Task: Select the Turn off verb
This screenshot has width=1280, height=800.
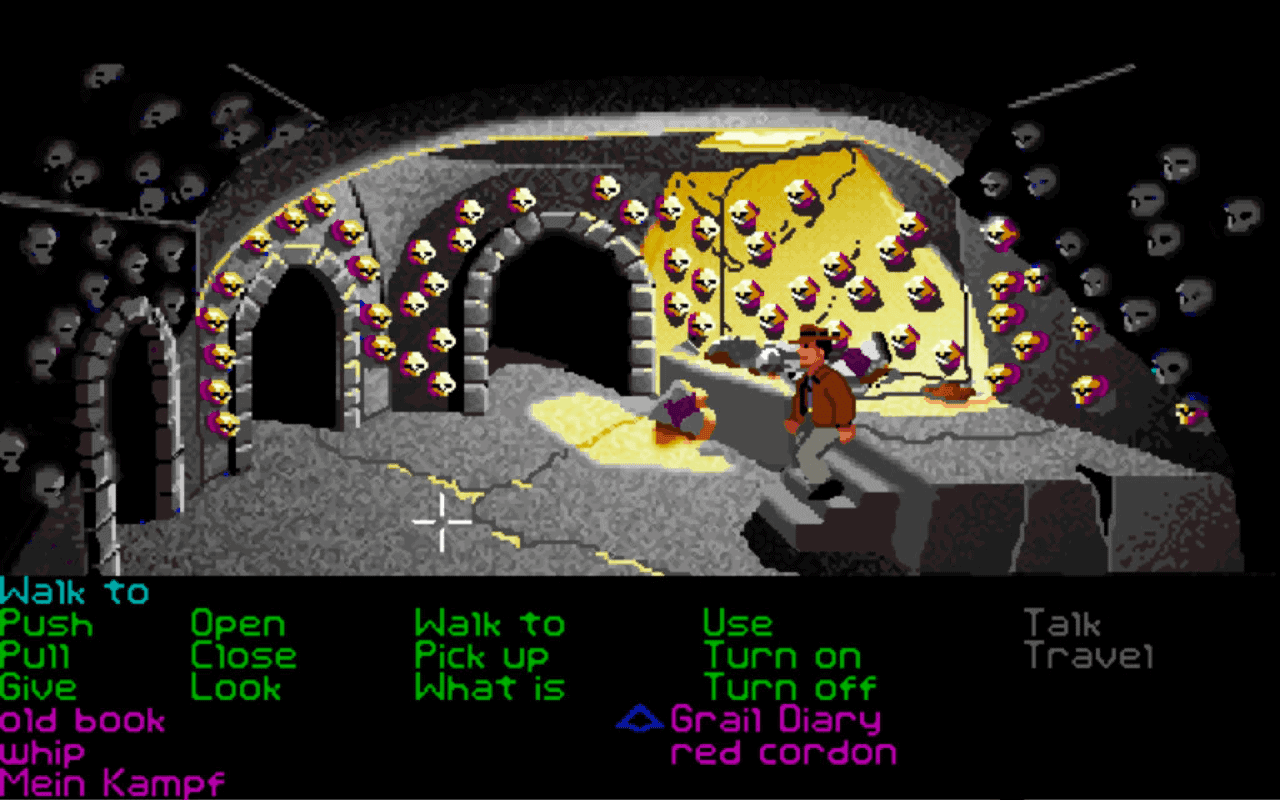Action: [790, 687]
